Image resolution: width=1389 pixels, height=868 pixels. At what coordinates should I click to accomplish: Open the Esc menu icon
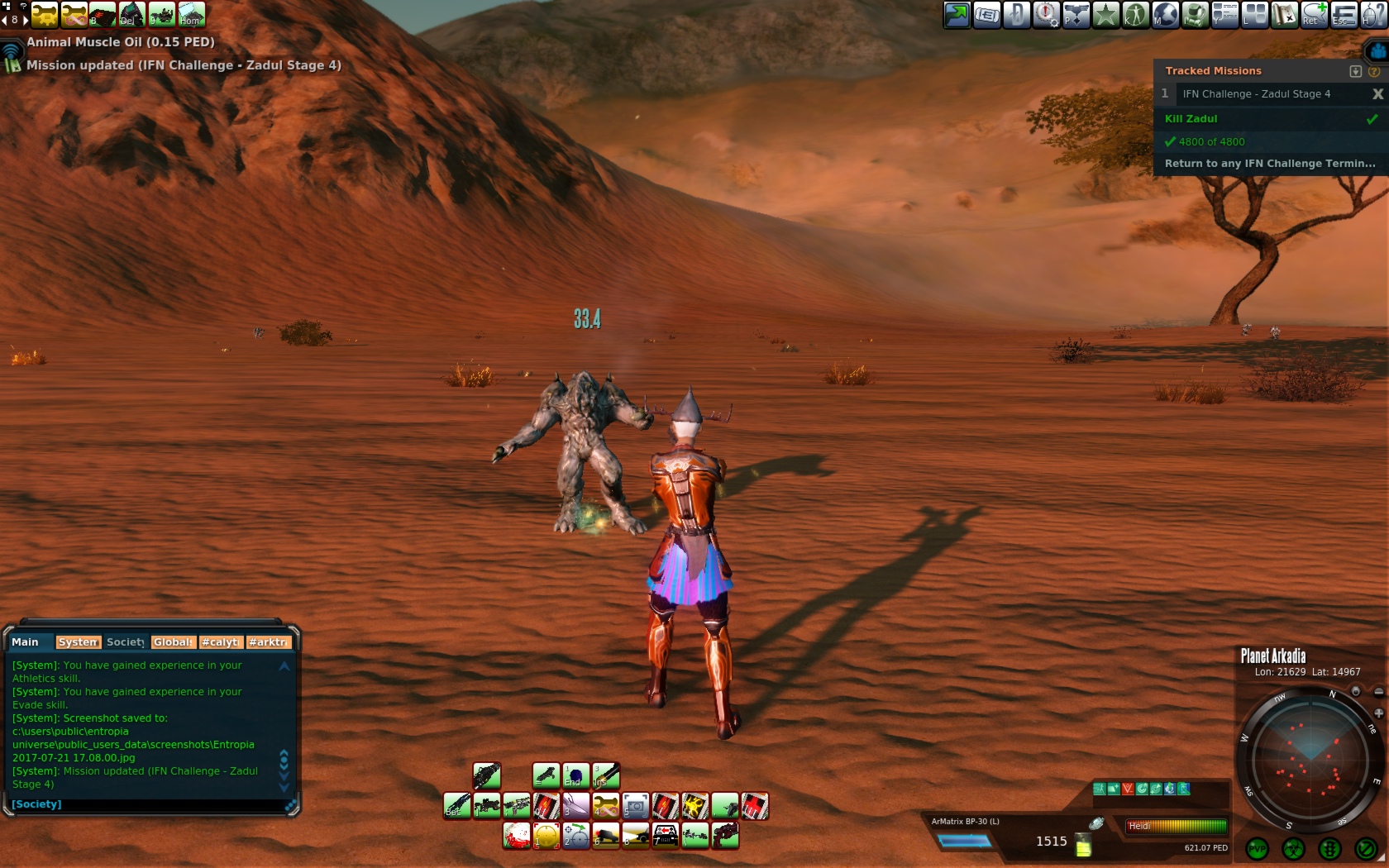point(1344,15)
